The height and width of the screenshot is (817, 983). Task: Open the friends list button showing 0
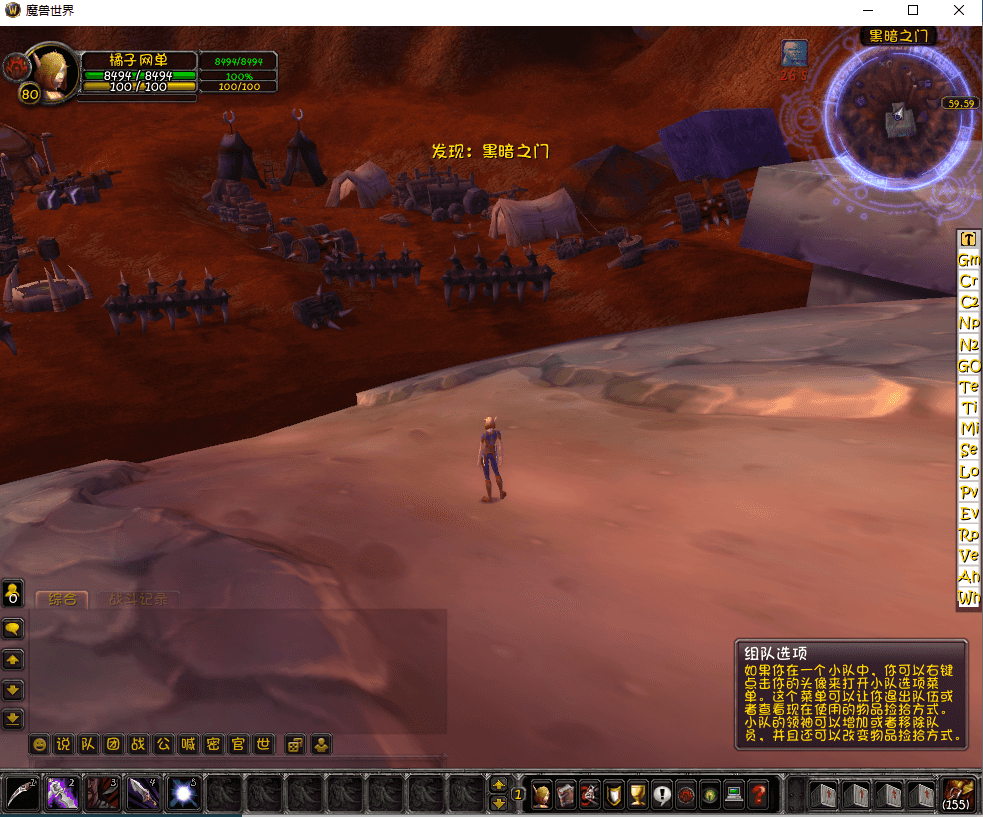pos(12,593)
